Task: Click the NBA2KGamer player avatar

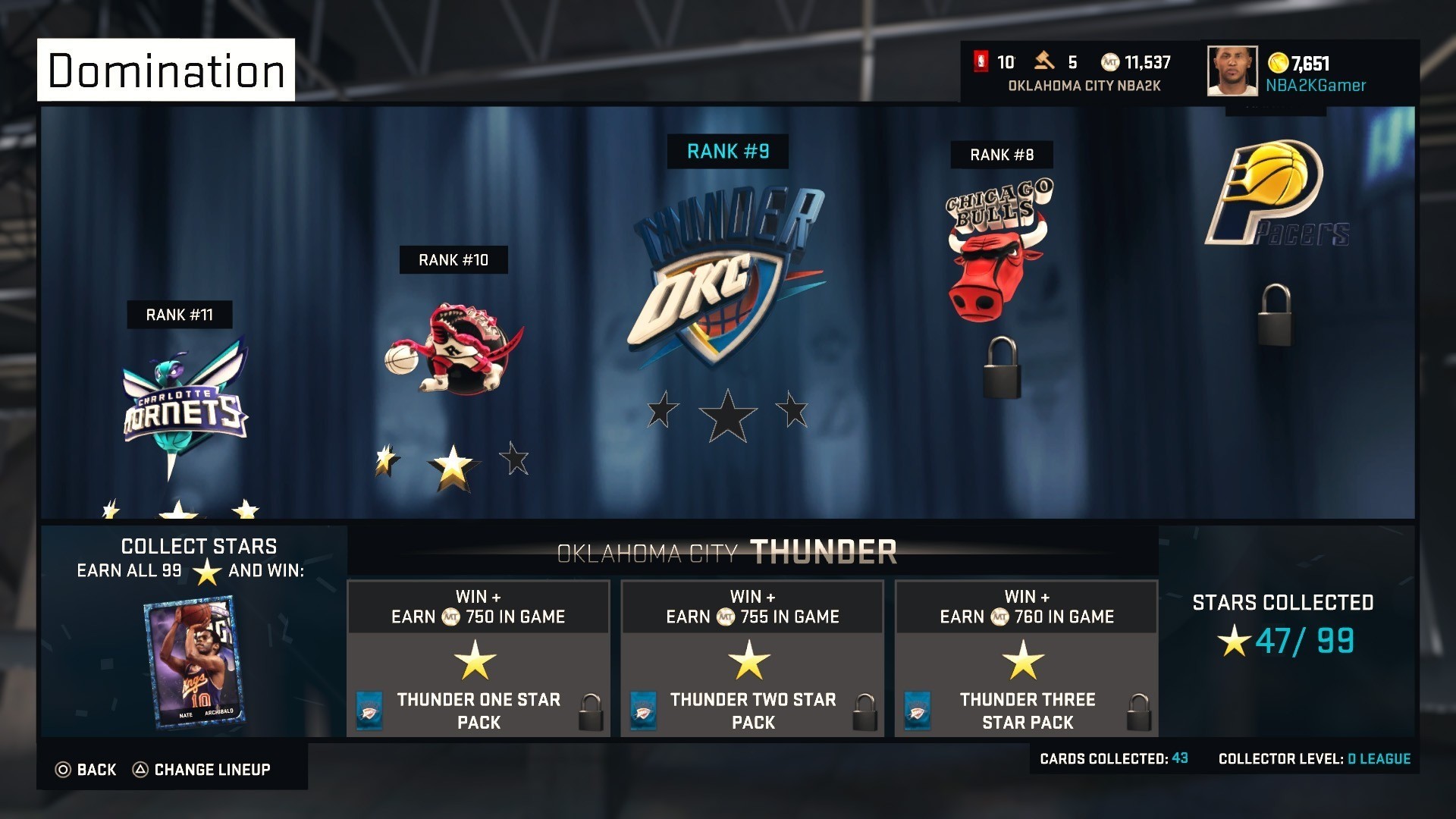Action: [1232, 72]
